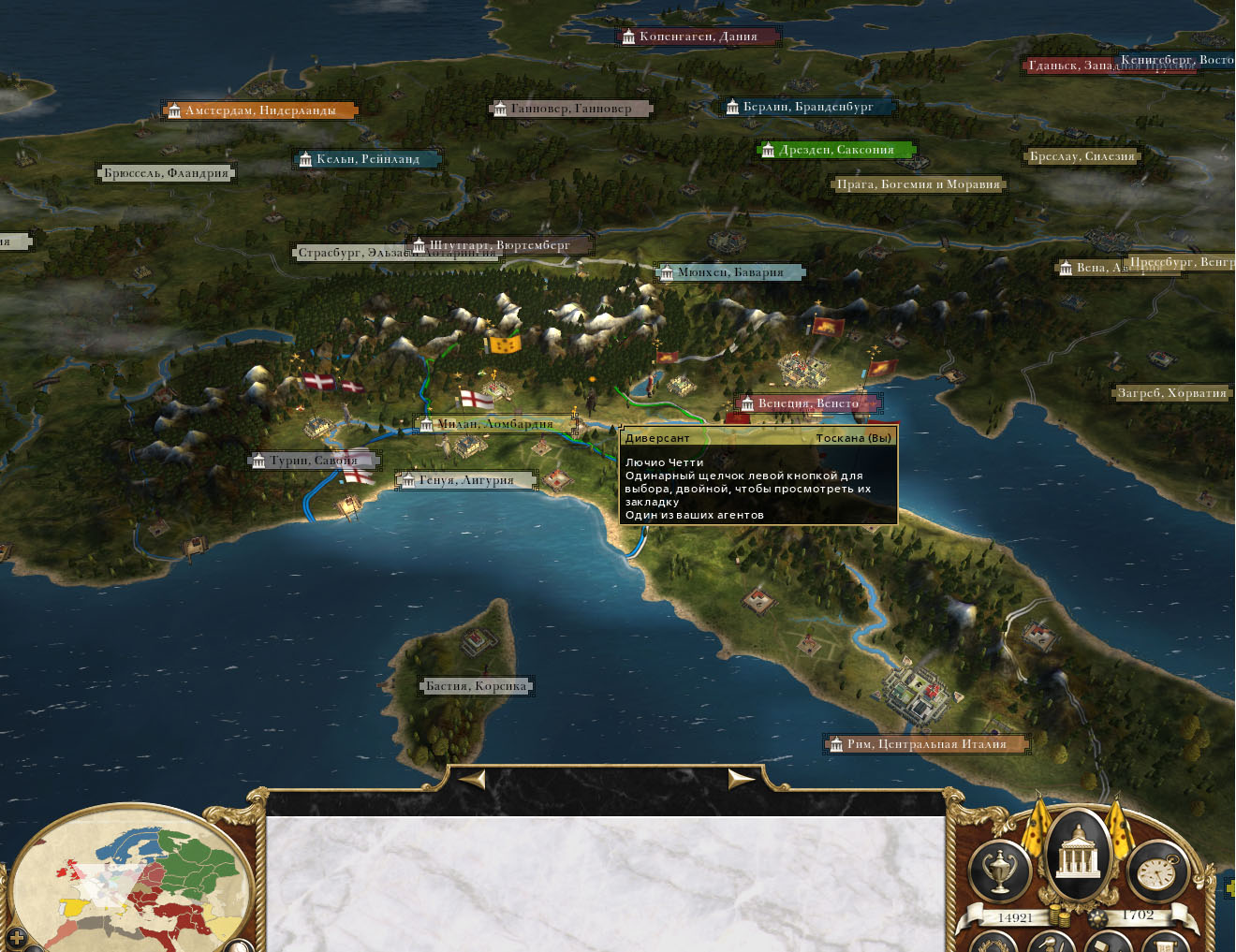Open the government panel with the building icon
Viewport: 1236px width, 952px height.
tap(1077, 854)
